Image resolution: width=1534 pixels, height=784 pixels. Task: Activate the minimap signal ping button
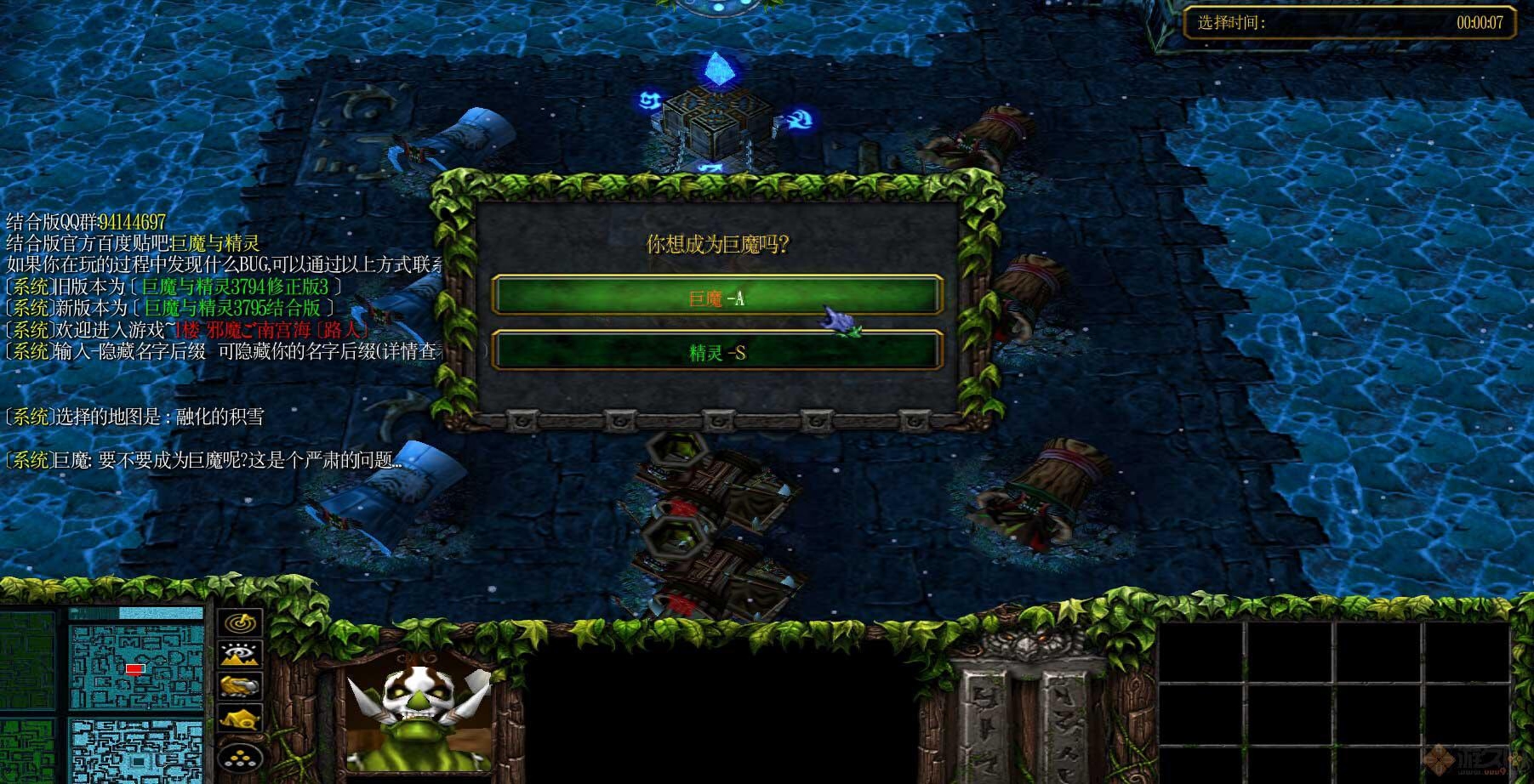241,622
